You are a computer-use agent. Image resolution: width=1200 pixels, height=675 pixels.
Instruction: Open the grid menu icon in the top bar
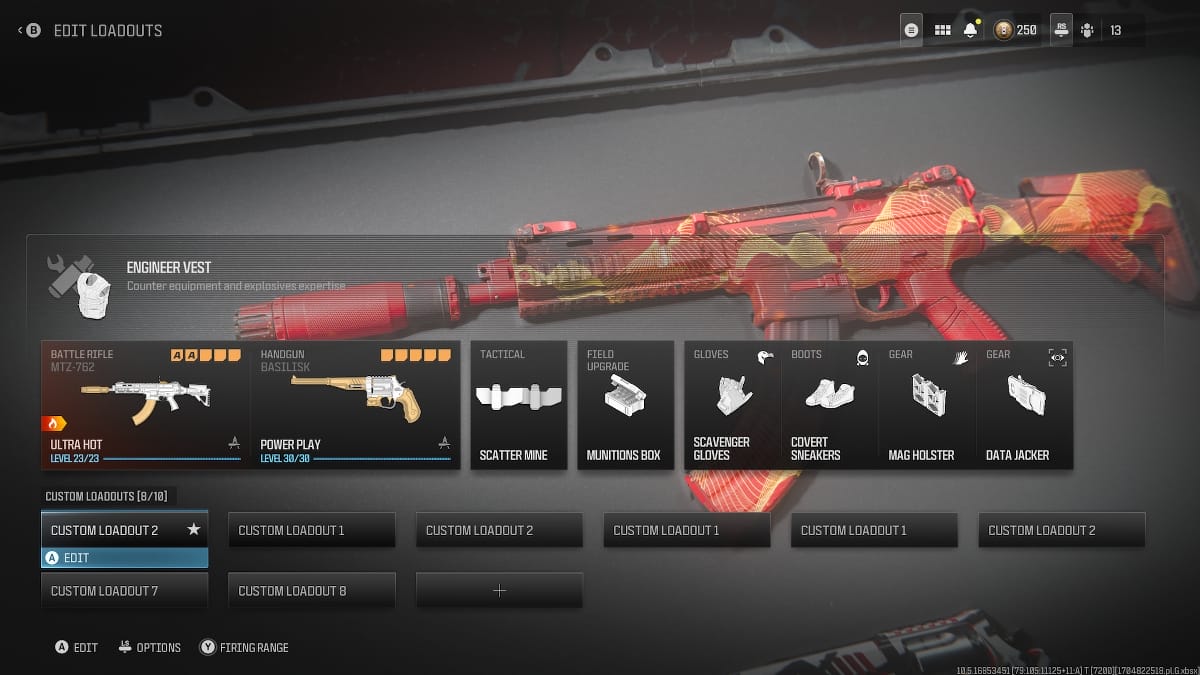(942, 30)
